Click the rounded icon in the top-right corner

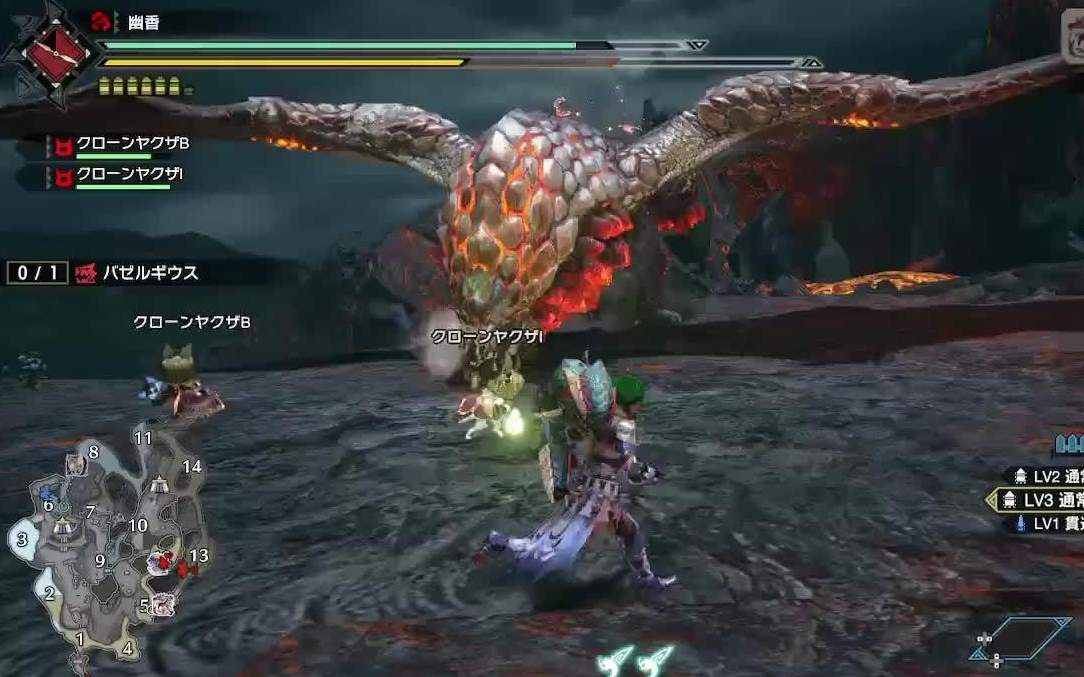pos(1074,45)
